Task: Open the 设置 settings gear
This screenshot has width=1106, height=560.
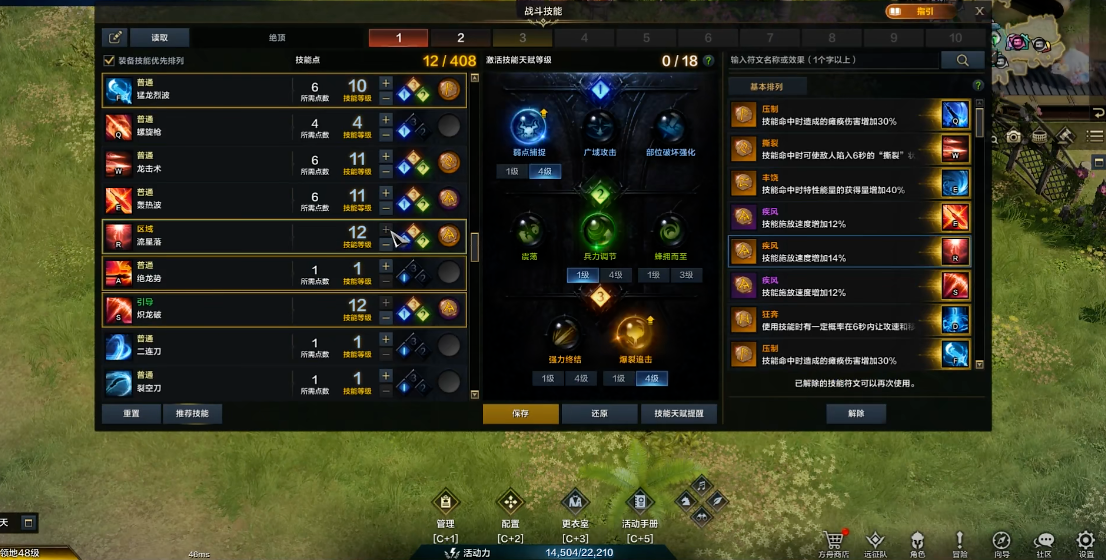Action: point(1086,541)
